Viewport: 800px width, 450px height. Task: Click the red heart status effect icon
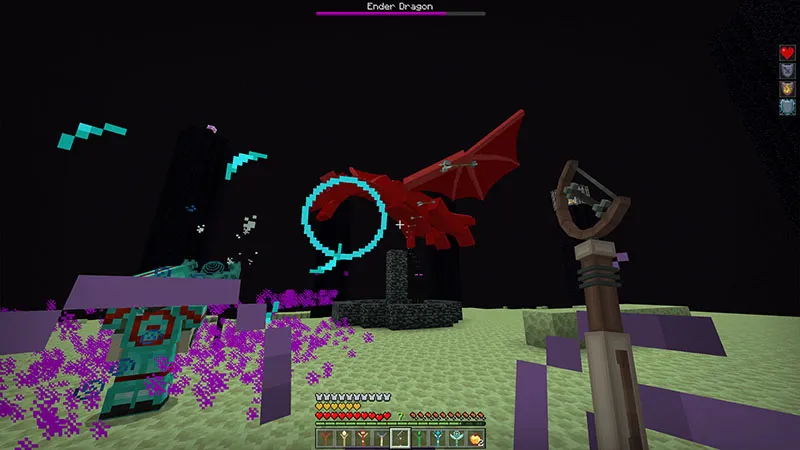787,52
